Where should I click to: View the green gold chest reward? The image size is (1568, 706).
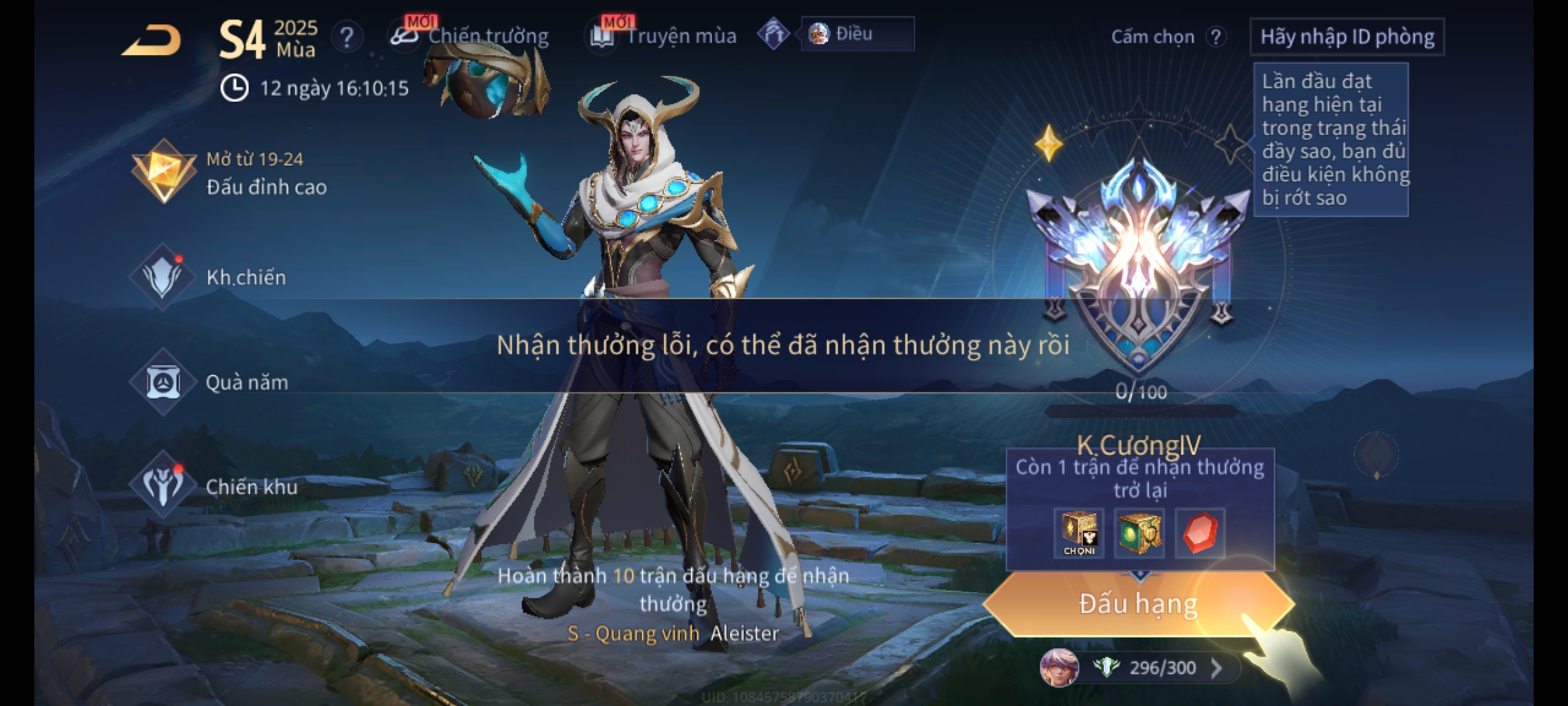click(1139, 533)
